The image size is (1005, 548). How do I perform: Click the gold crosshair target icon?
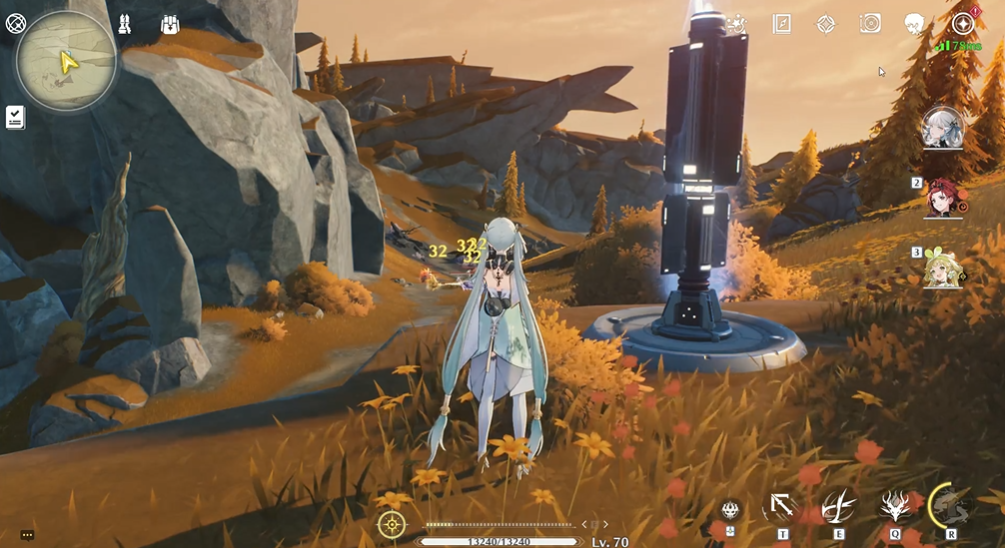391,524
